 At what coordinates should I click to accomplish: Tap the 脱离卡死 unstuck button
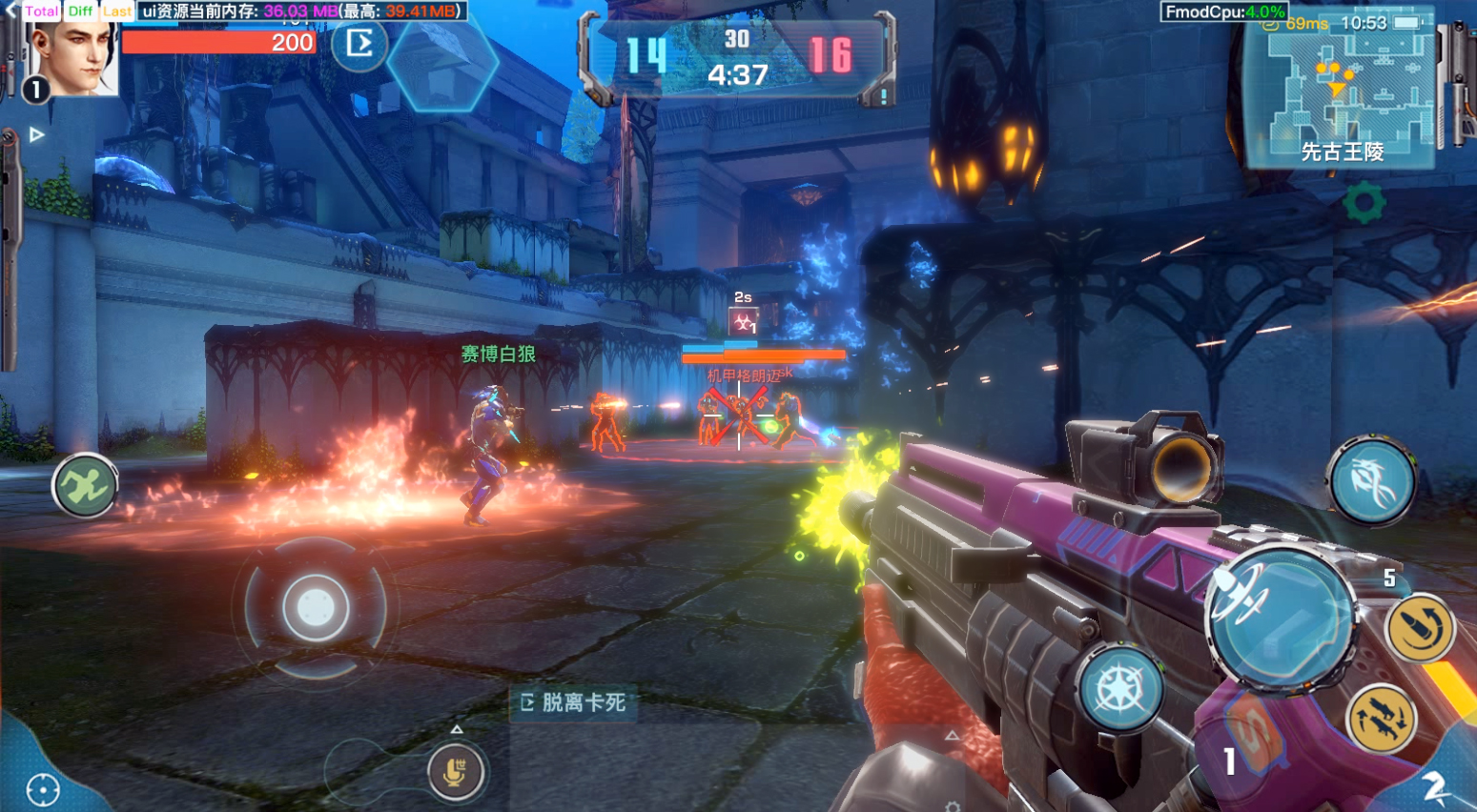tap(573, 702)
